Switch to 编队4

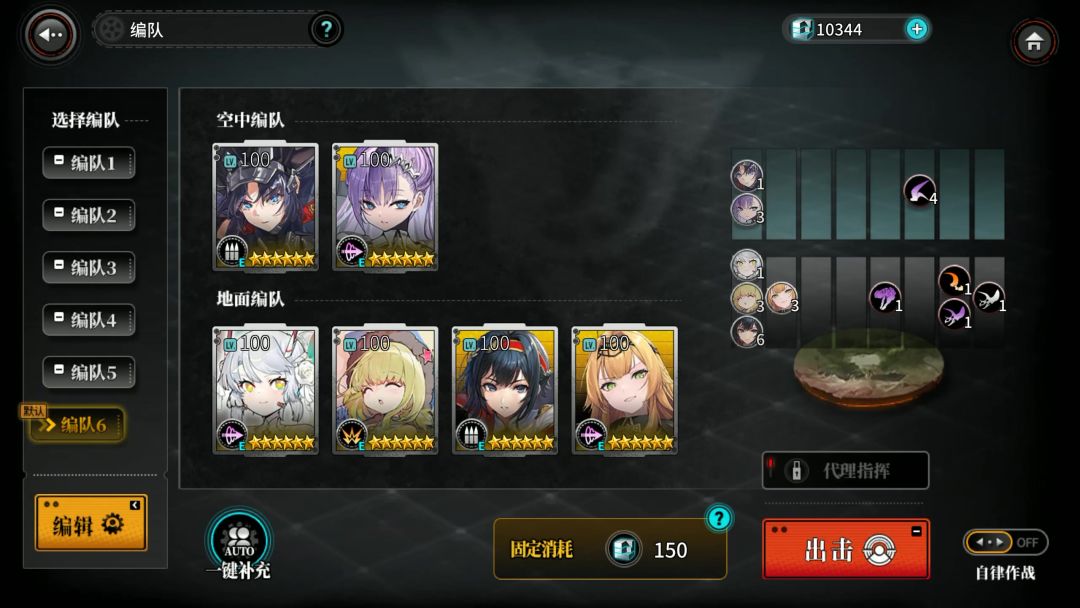(x=89, y=320)
